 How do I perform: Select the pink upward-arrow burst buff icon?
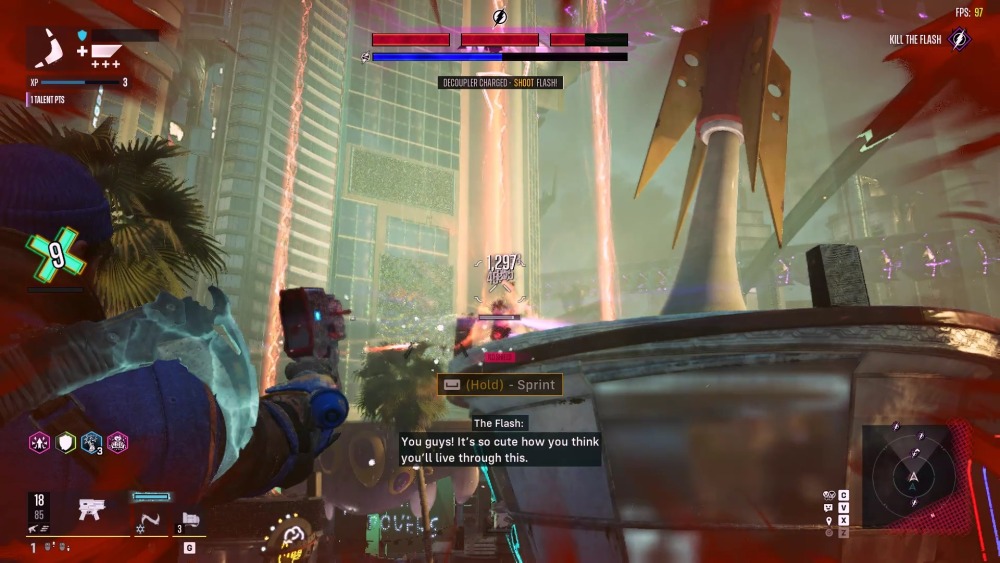tap(38, 442)
